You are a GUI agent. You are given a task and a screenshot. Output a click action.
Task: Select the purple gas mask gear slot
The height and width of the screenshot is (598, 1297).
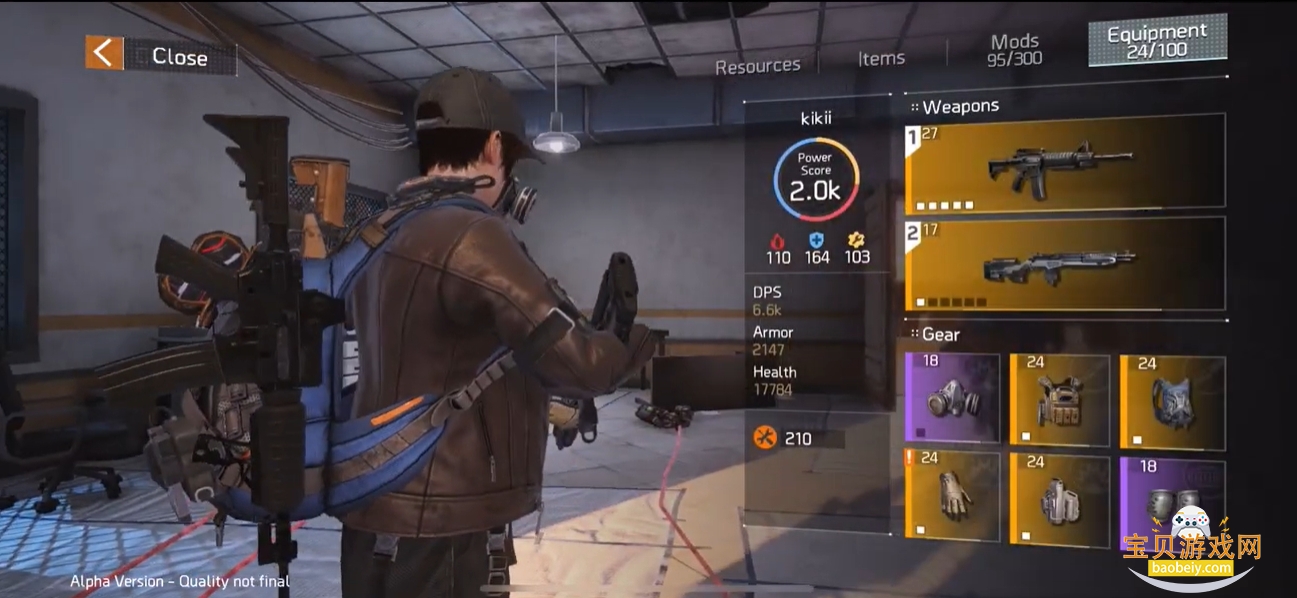952,398
